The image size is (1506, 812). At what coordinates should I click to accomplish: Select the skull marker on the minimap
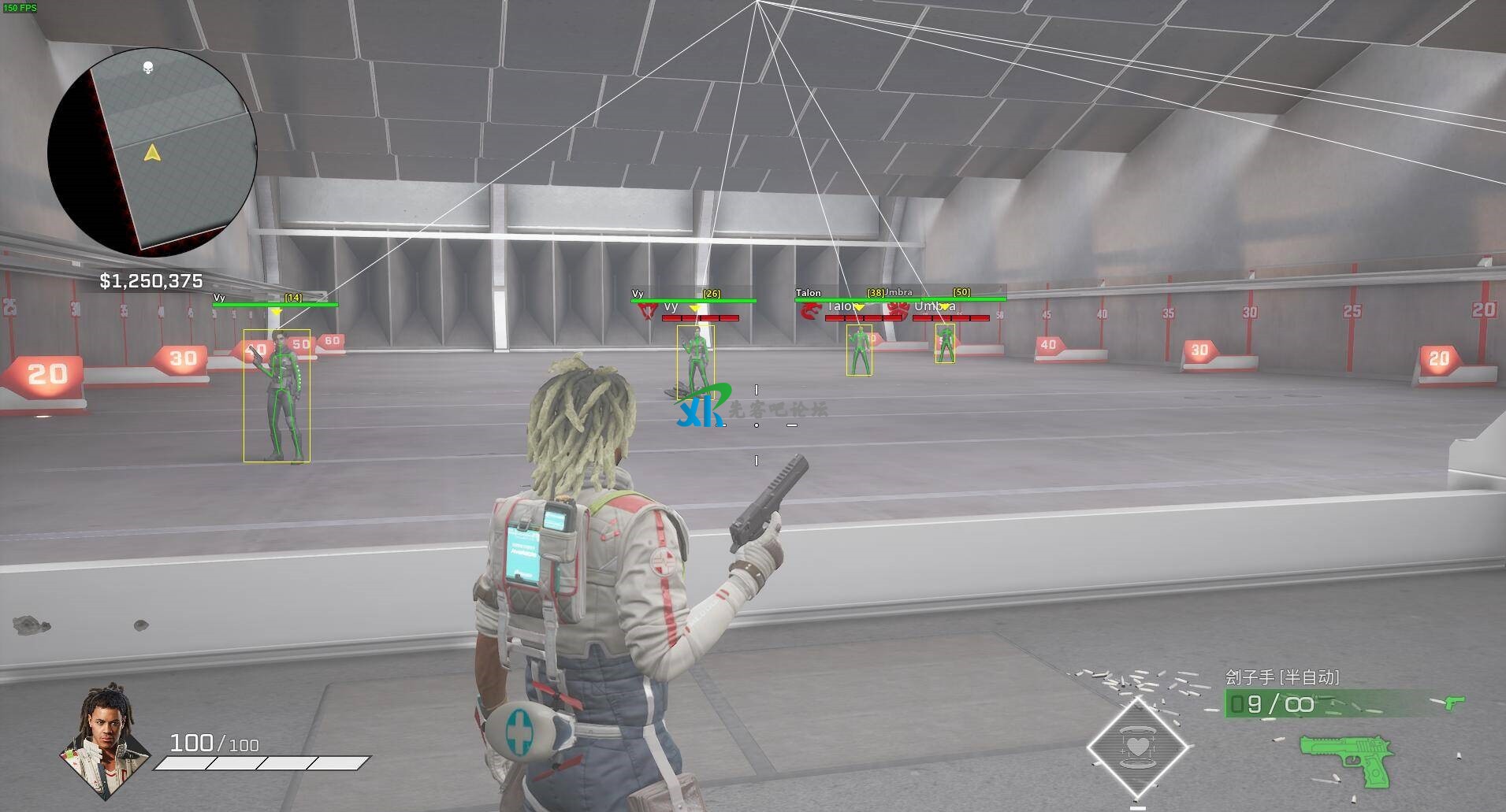pos(148,68)
